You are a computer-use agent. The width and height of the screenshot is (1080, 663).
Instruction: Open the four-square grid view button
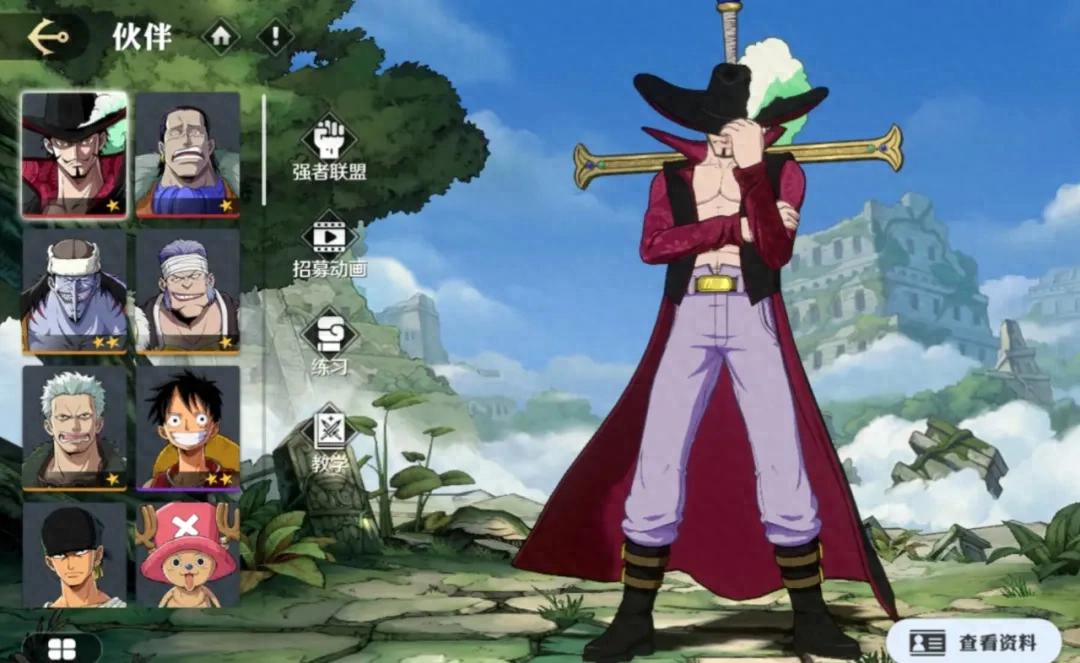click(x=62, y=648)
